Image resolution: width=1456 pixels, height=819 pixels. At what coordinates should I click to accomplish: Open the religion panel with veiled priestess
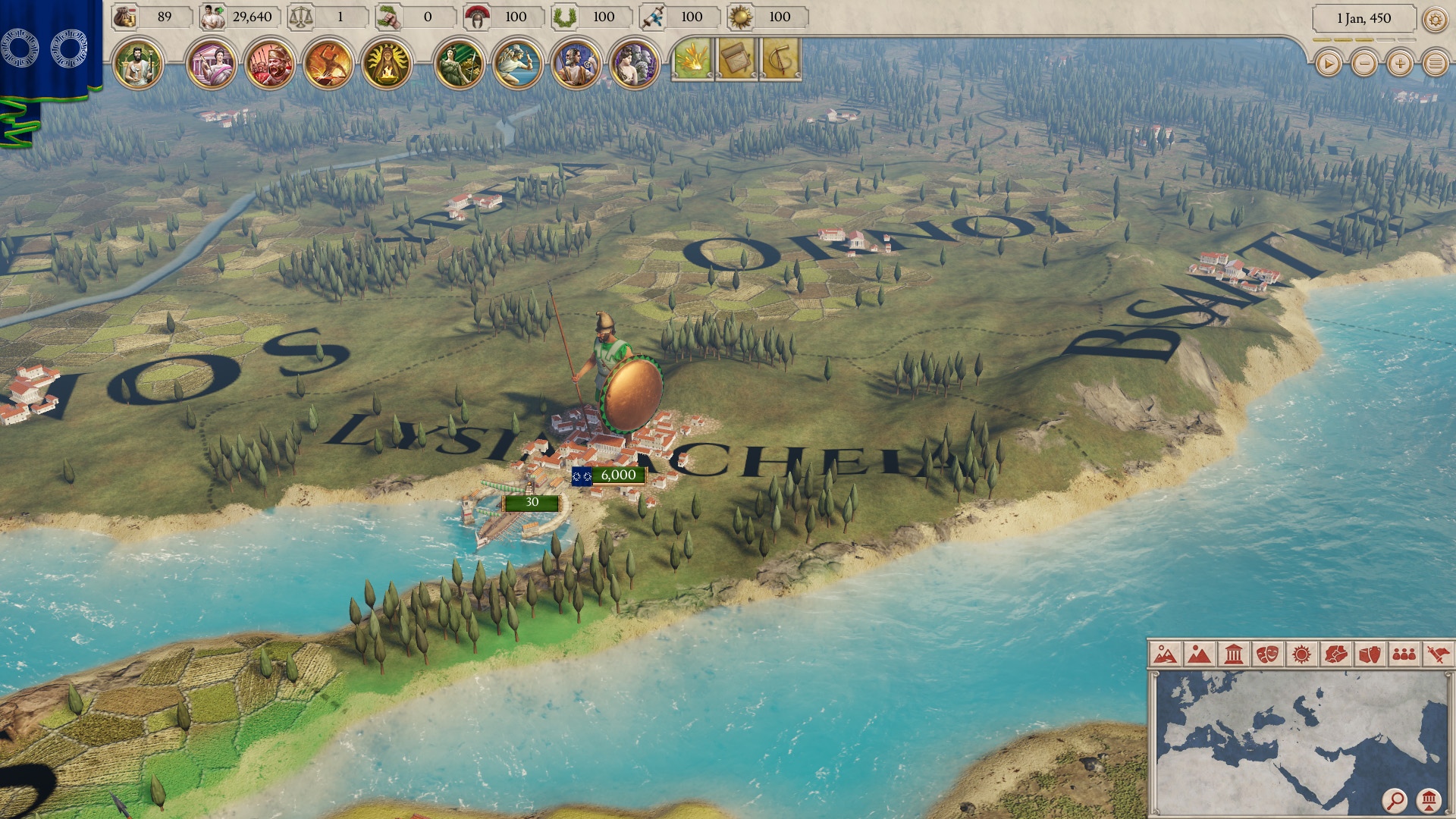pos(387,64)
